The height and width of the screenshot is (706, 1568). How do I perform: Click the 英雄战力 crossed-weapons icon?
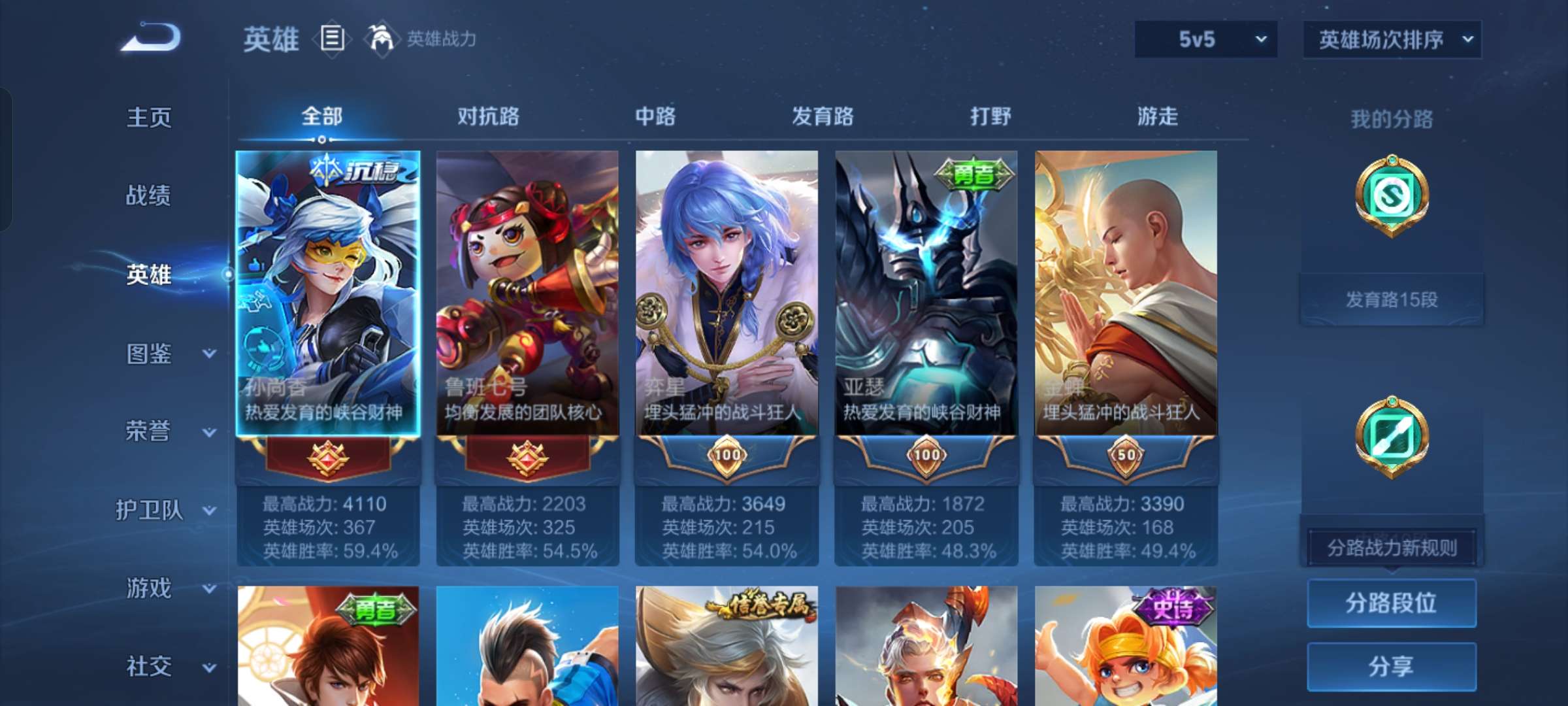379,38
